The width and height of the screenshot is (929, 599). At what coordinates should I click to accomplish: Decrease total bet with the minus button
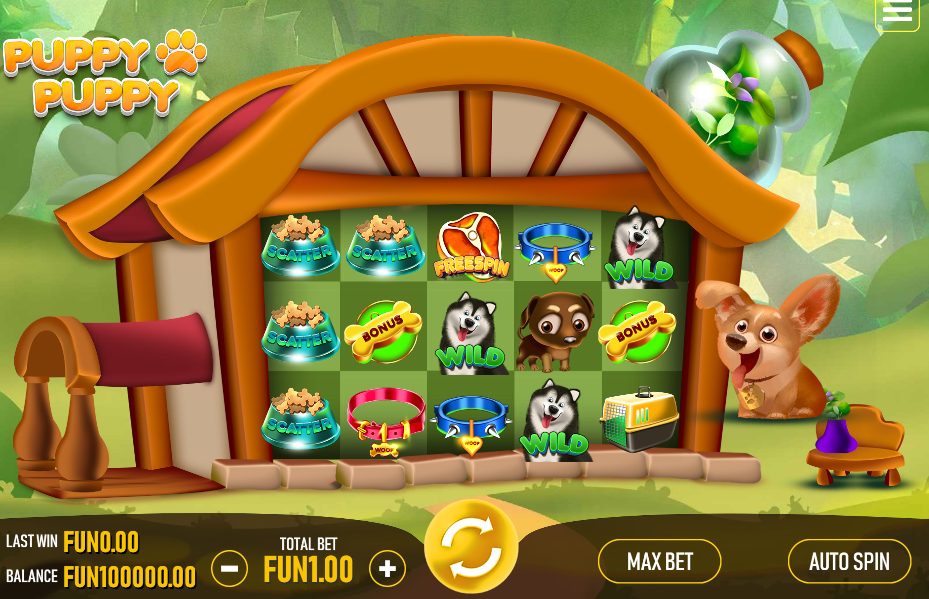pos(230,569)
